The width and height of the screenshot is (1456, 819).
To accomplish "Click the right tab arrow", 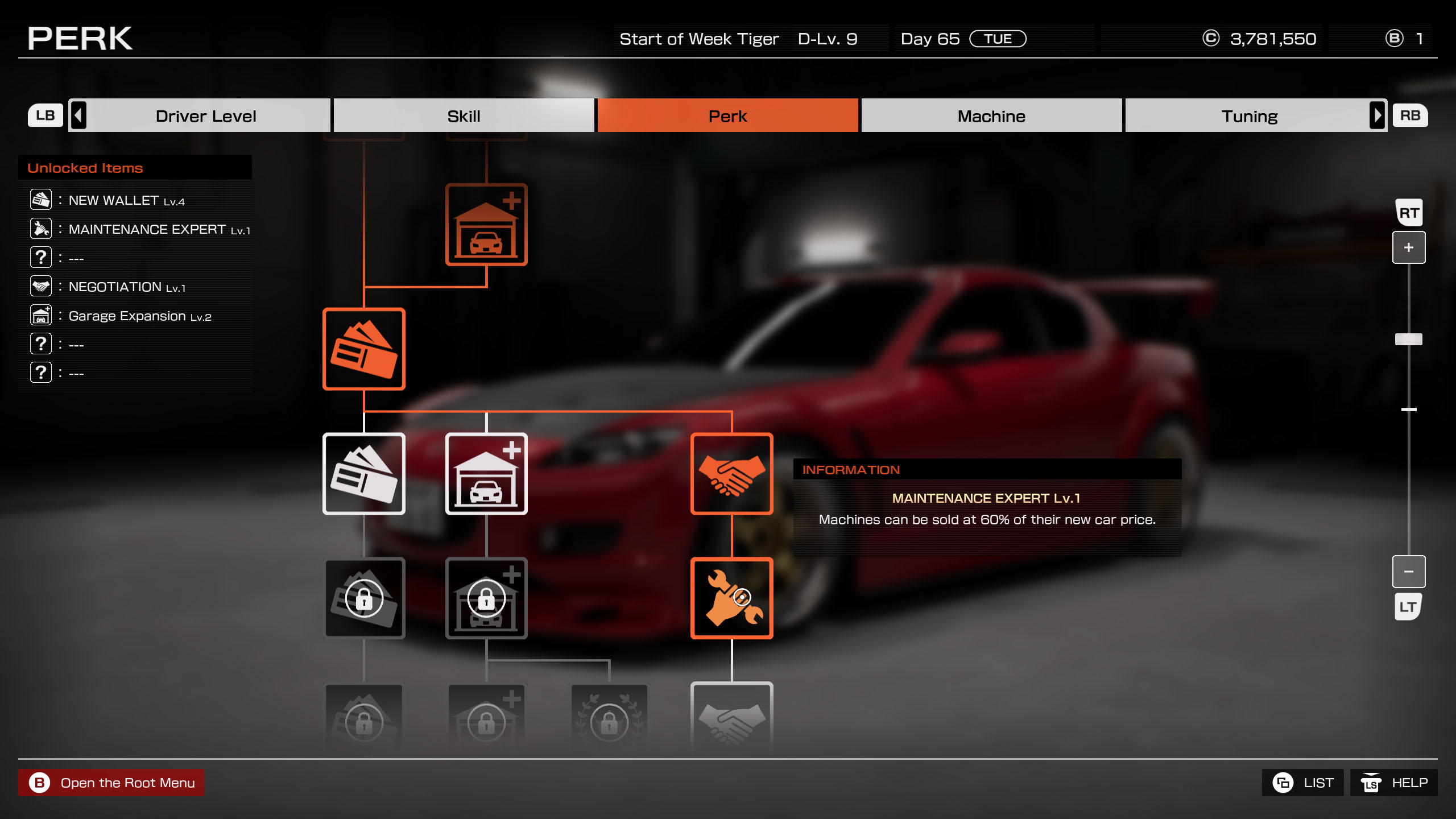I will [x=1377, y=115].
